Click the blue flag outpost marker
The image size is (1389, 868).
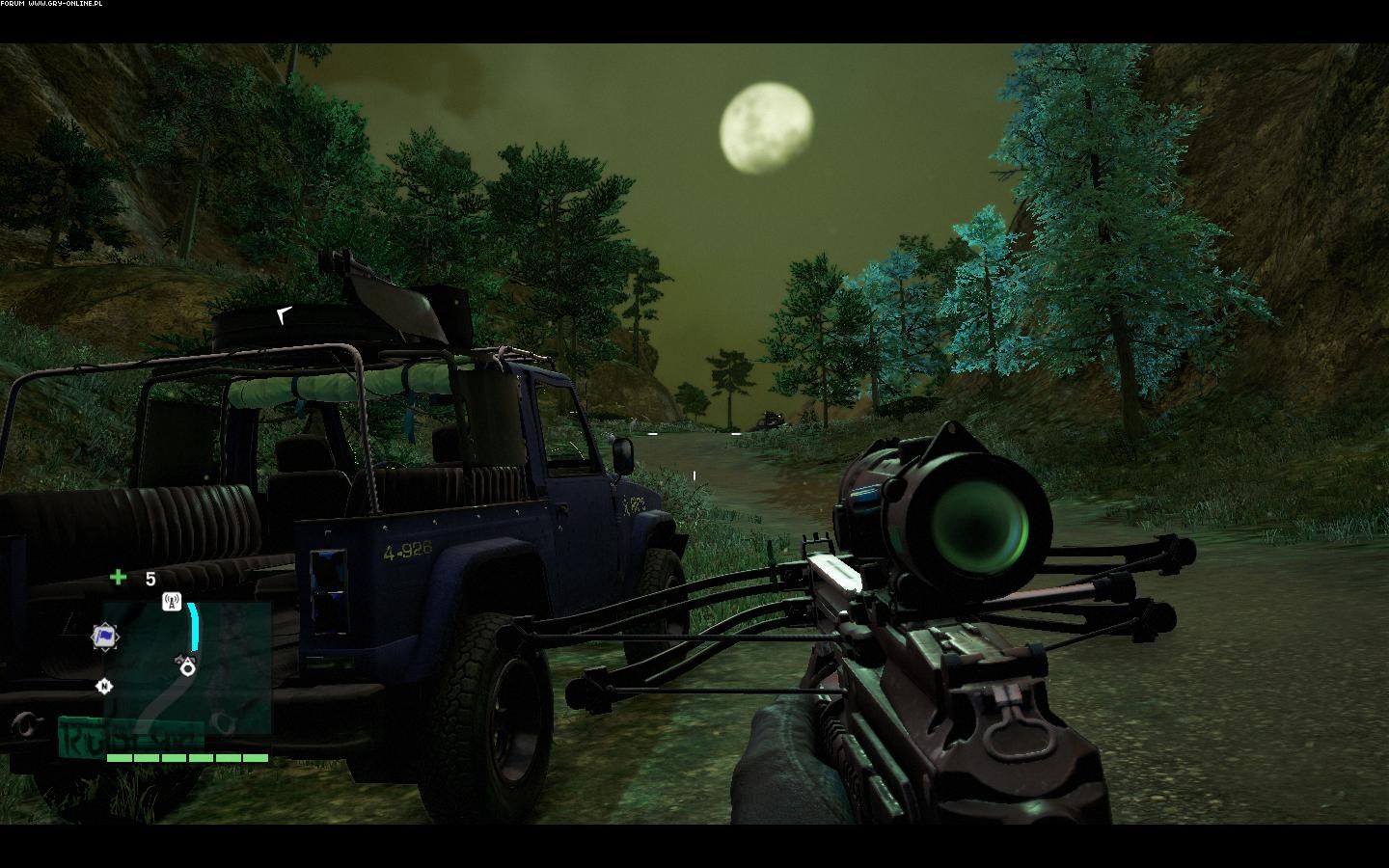pyautogui.click(x=105, y=637)
